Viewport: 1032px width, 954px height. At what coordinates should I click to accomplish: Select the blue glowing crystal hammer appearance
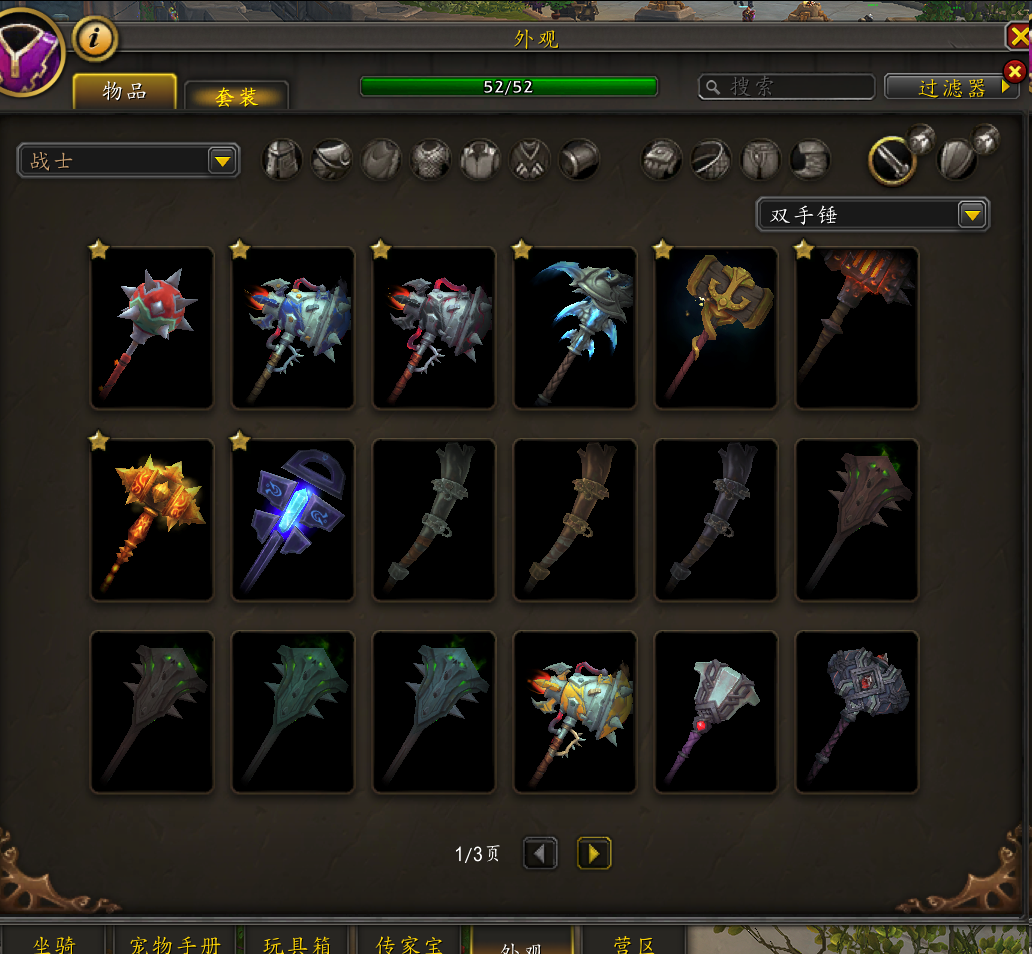[x=293, y=520]
